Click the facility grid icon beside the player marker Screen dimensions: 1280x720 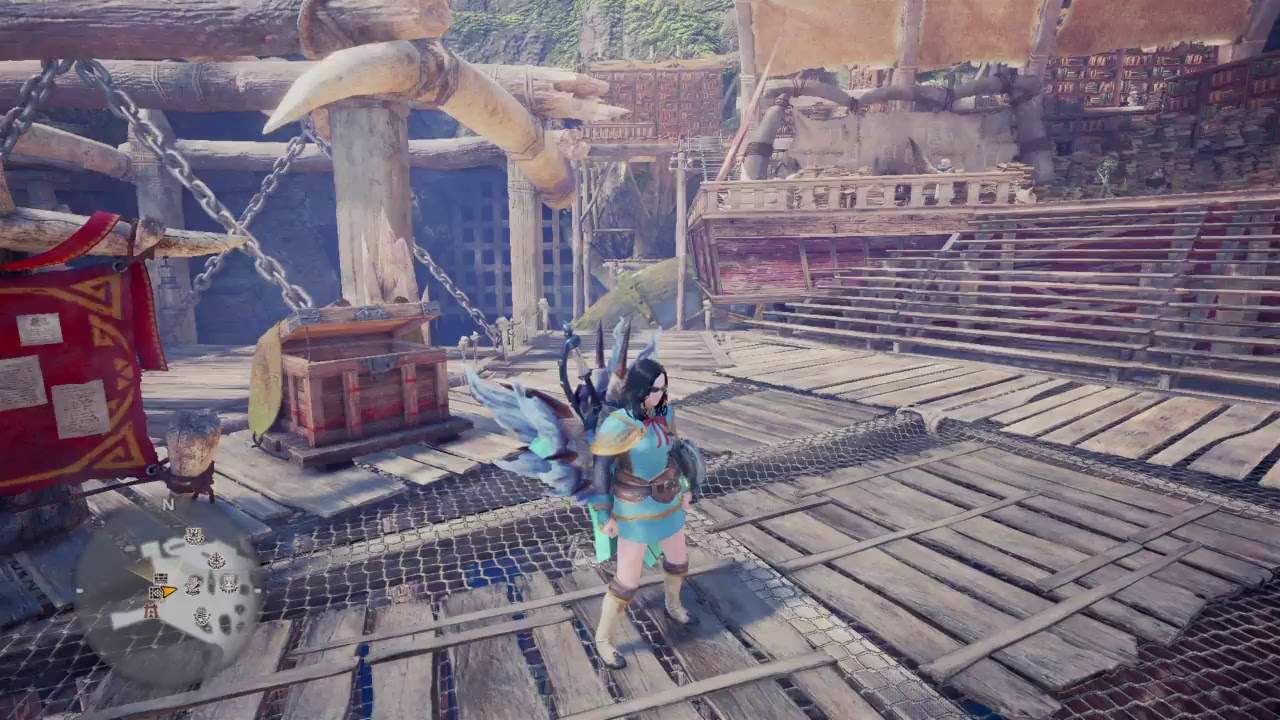(x=154, y=593)
